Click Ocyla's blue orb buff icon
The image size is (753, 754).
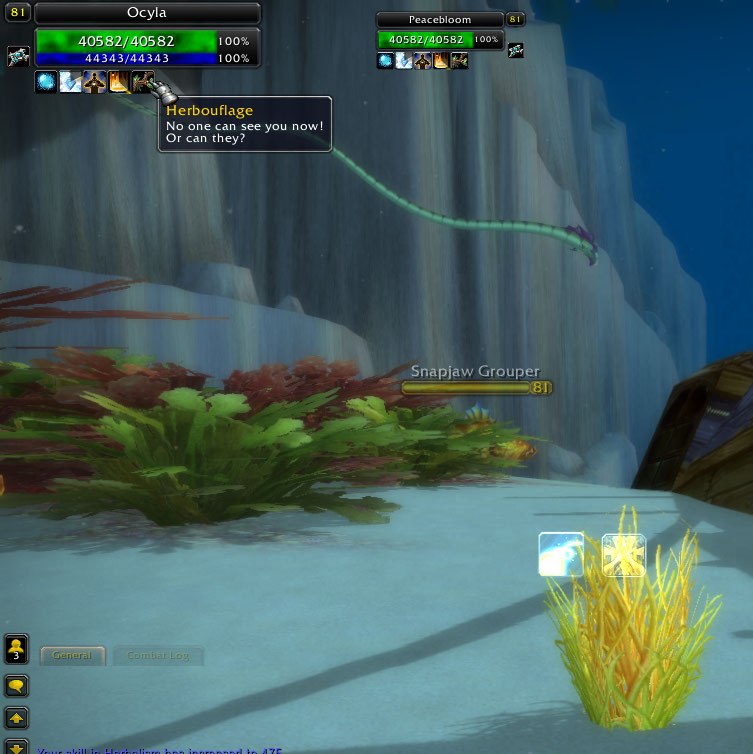[x=46, y=82]
